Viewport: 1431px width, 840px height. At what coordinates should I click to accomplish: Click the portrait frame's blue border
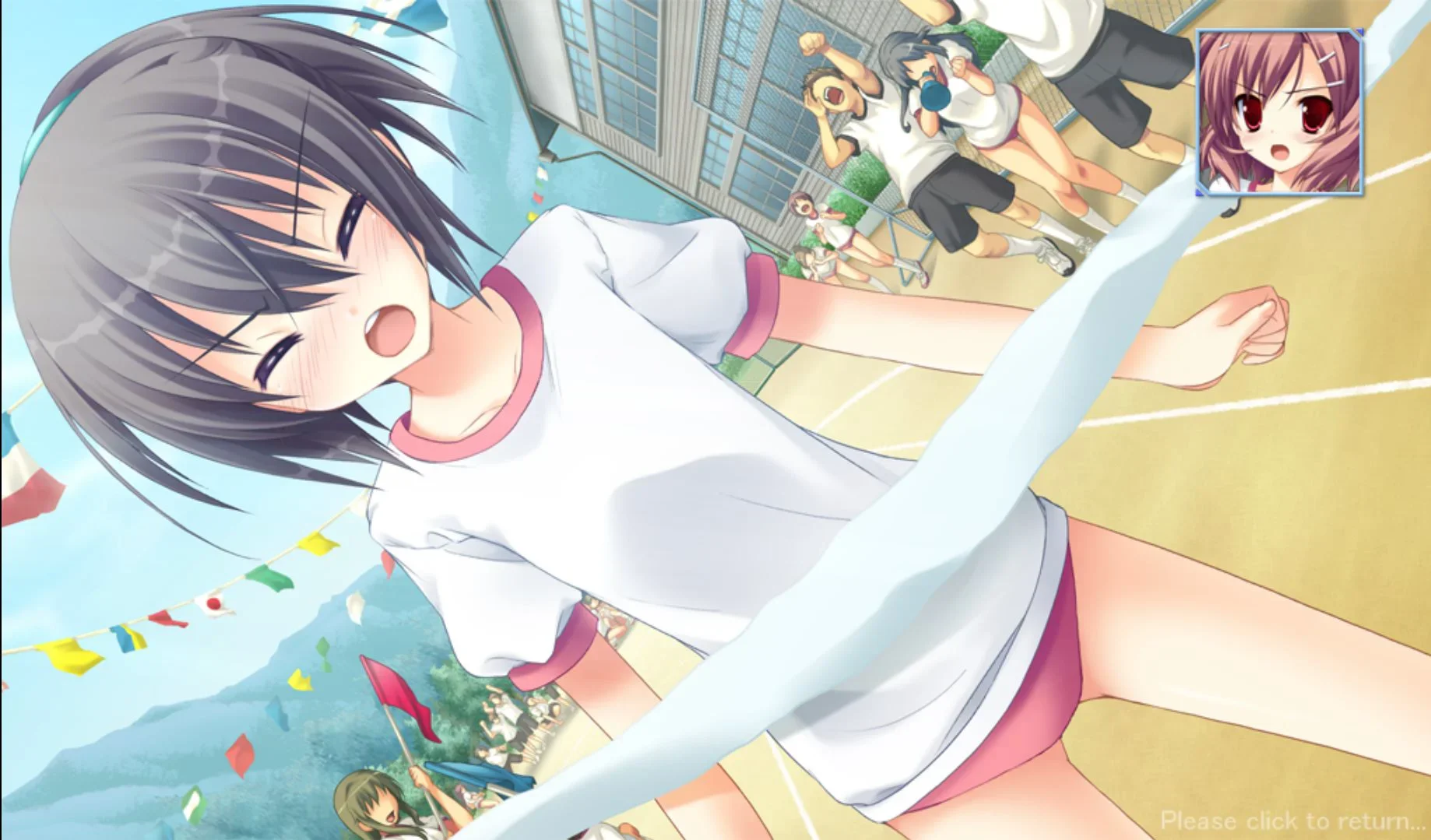tap(1199, 109)
